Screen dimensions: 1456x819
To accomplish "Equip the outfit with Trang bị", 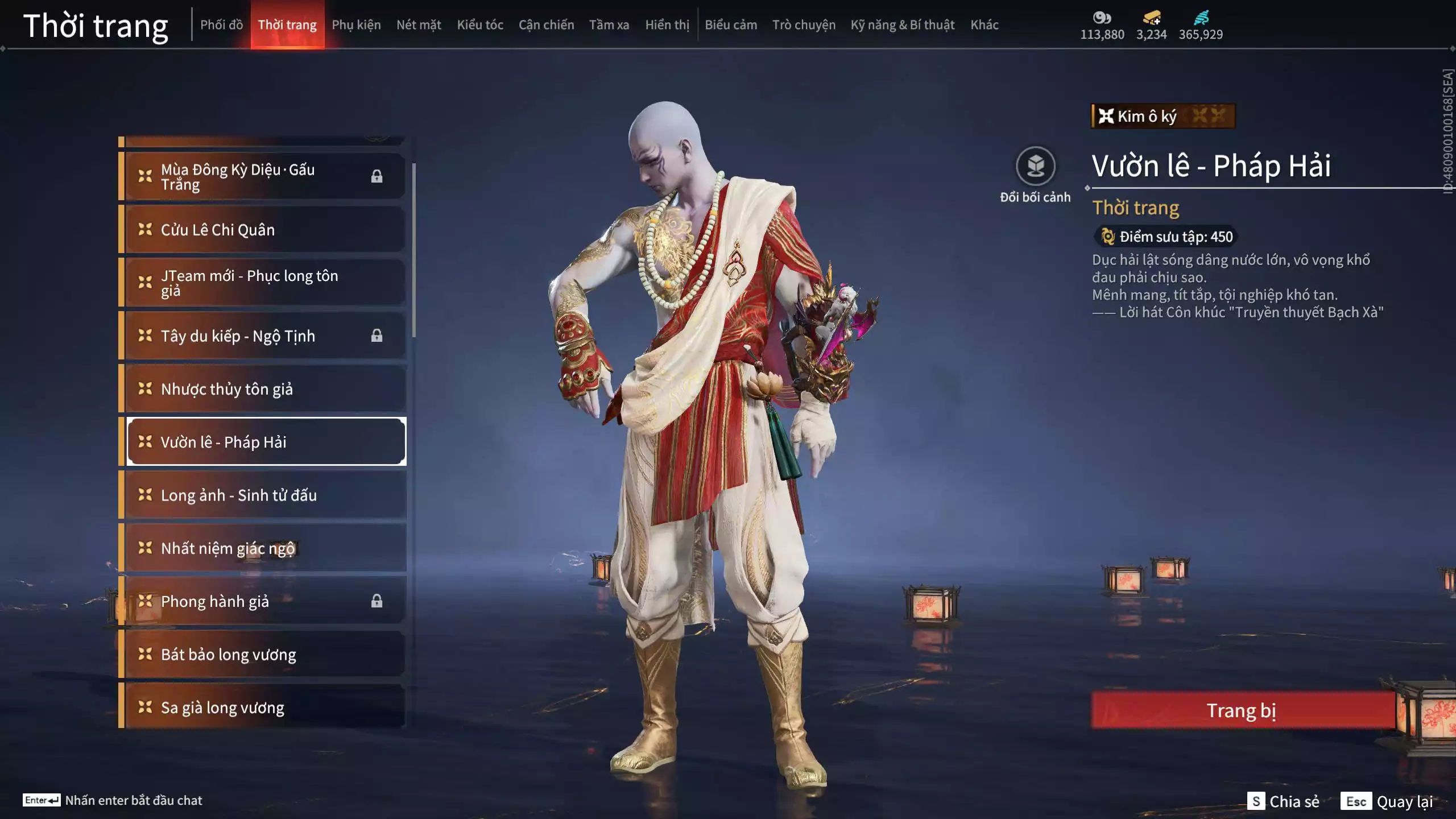I will pyautogui.click(x=1242, y=710).
